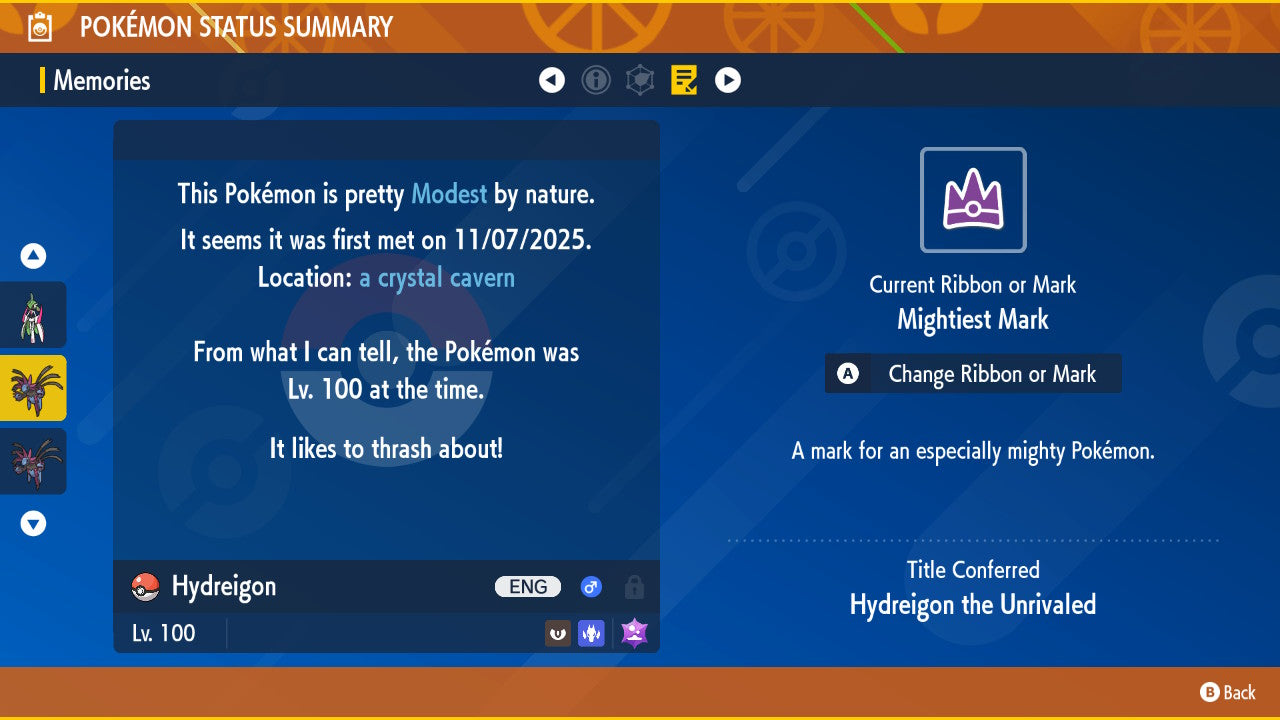Click the Mightiest Mark crown emblem

click(973, 199)
